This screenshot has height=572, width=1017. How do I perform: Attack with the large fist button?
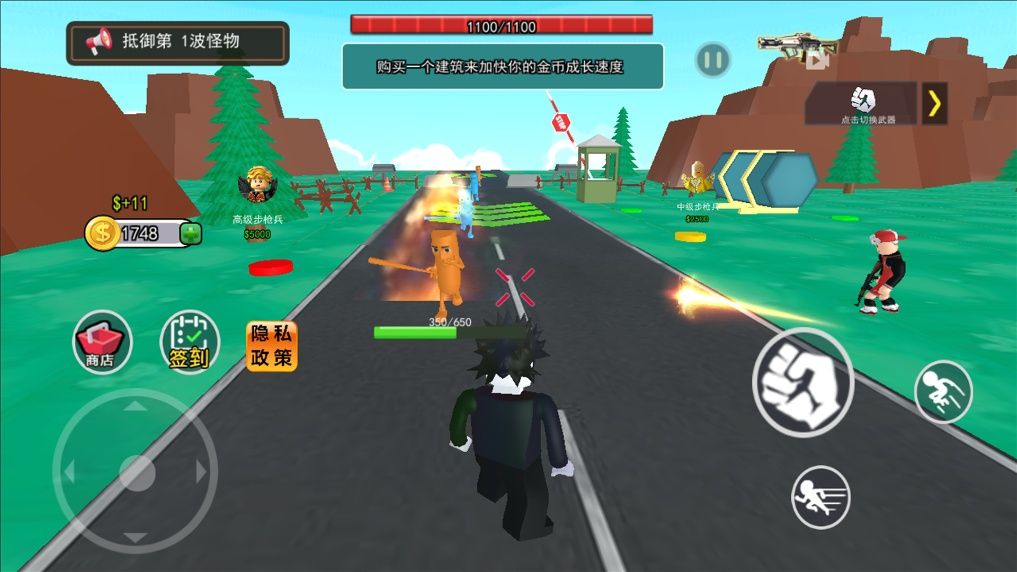pyautogui.click(x=802, y=381)
